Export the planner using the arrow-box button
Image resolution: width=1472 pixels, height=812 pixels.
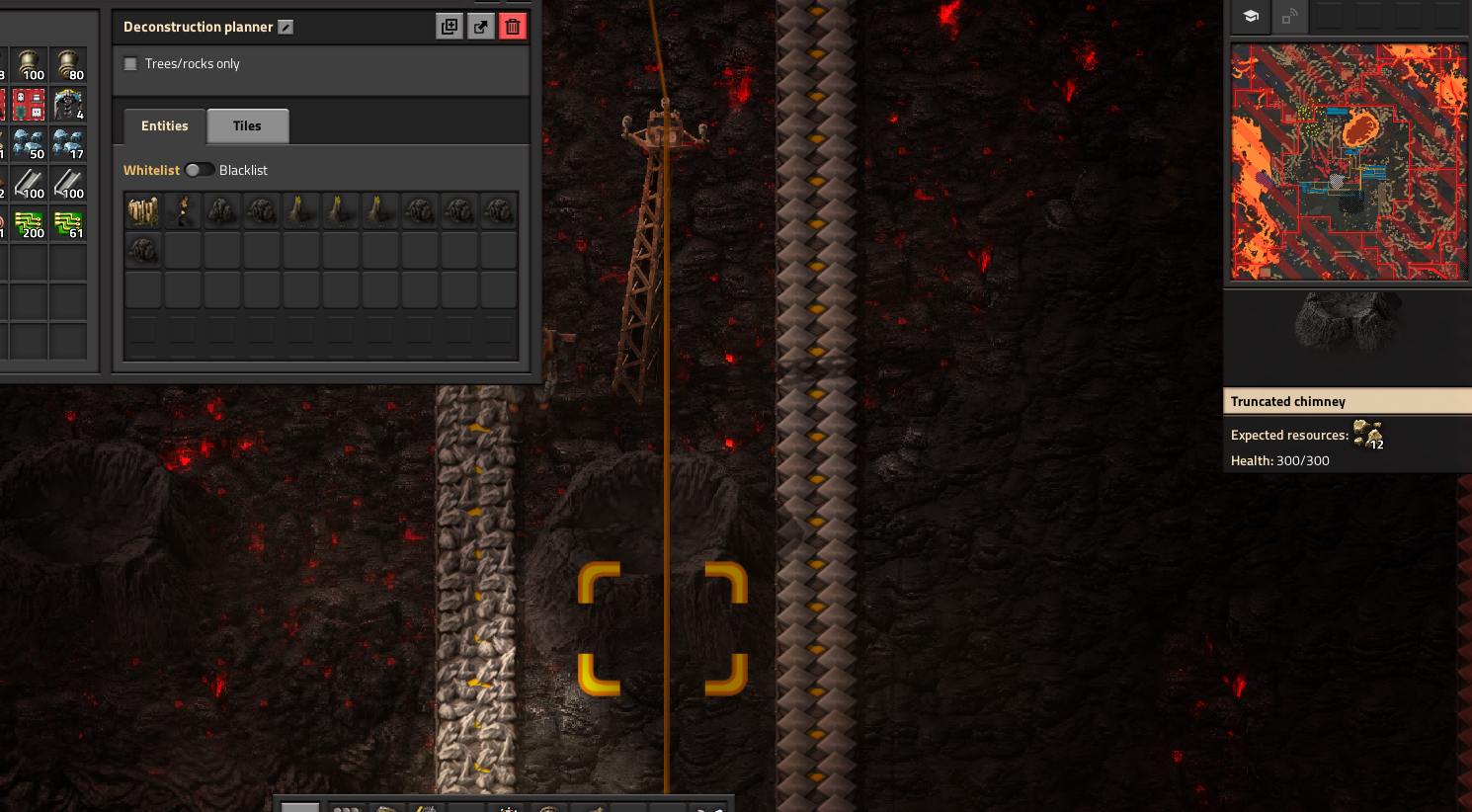click(x=481, y=27)
